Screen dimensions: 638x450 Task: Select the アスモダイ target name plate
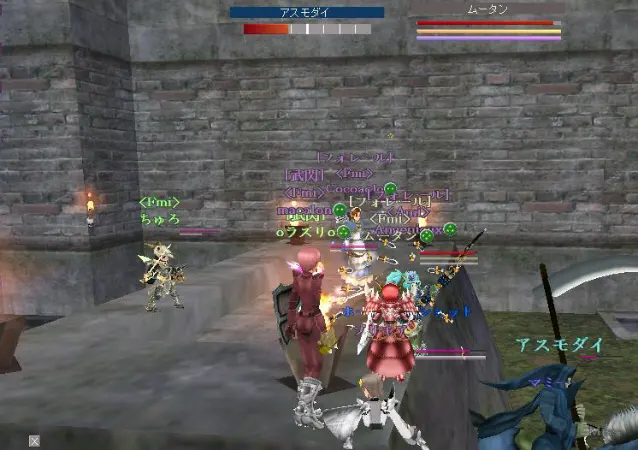click(x=306, y=13)
